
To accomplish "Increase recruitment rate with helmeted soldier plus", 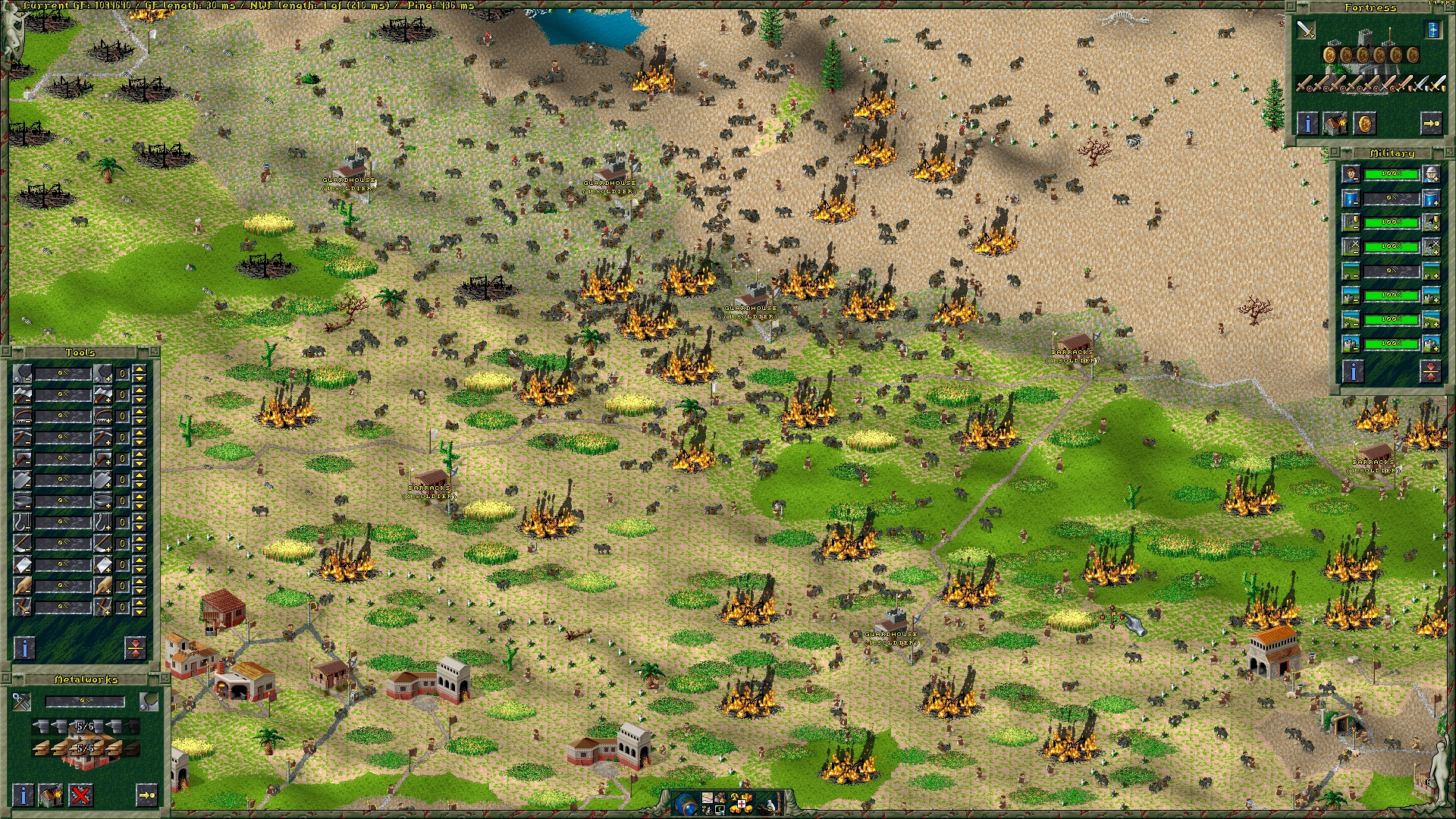I will pos(1431,174).
